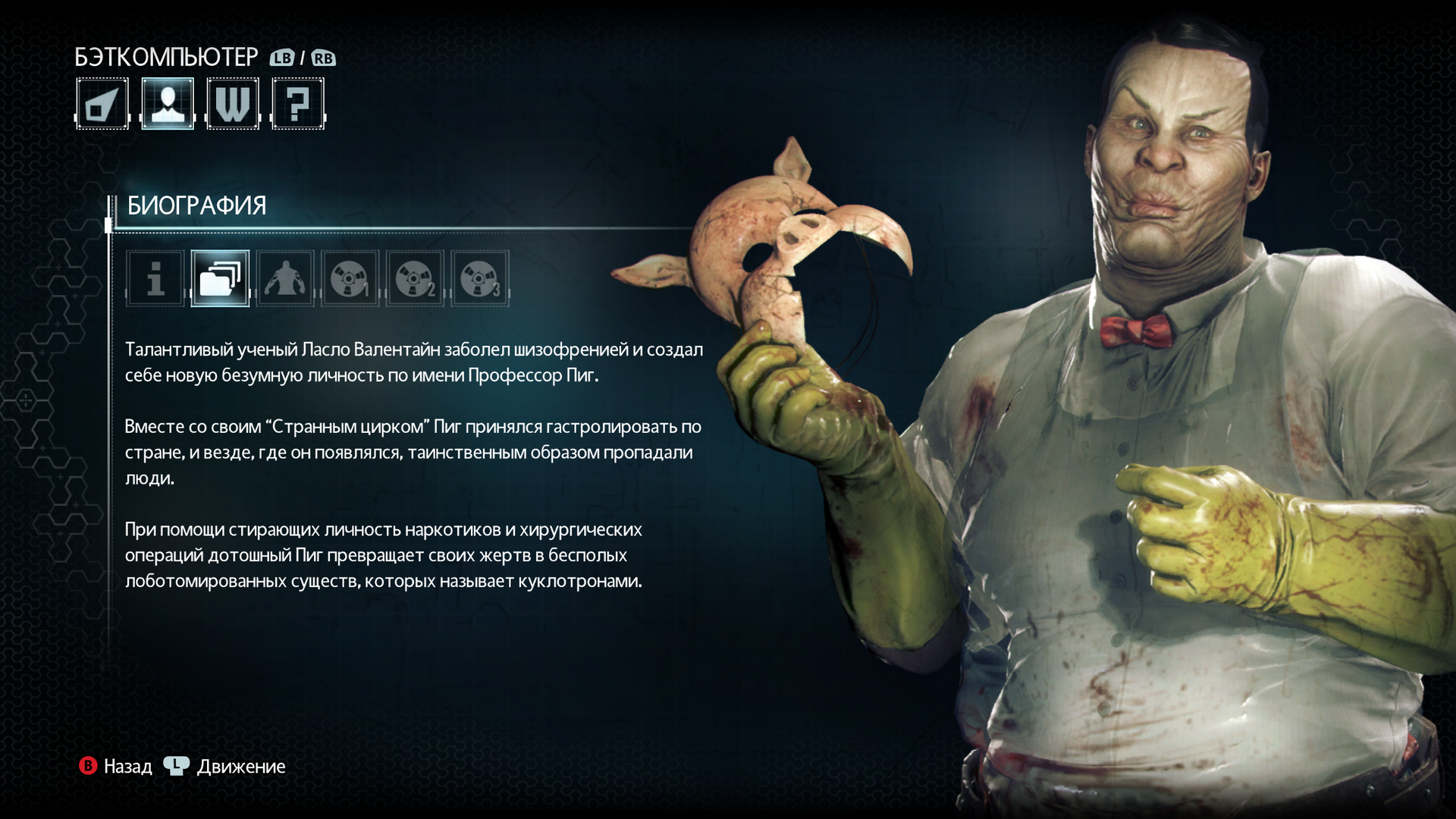Go back via the Назад label
This screenshot has width=1456, height=819.
pyautogui.click(x=127, y=767)
